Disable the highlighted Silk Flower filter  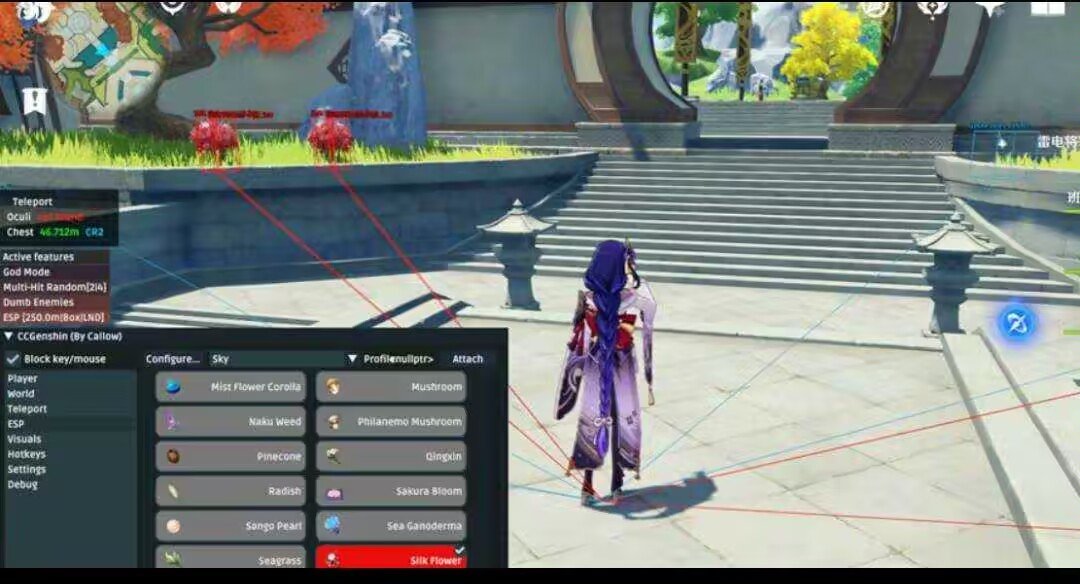coord(391,560)
